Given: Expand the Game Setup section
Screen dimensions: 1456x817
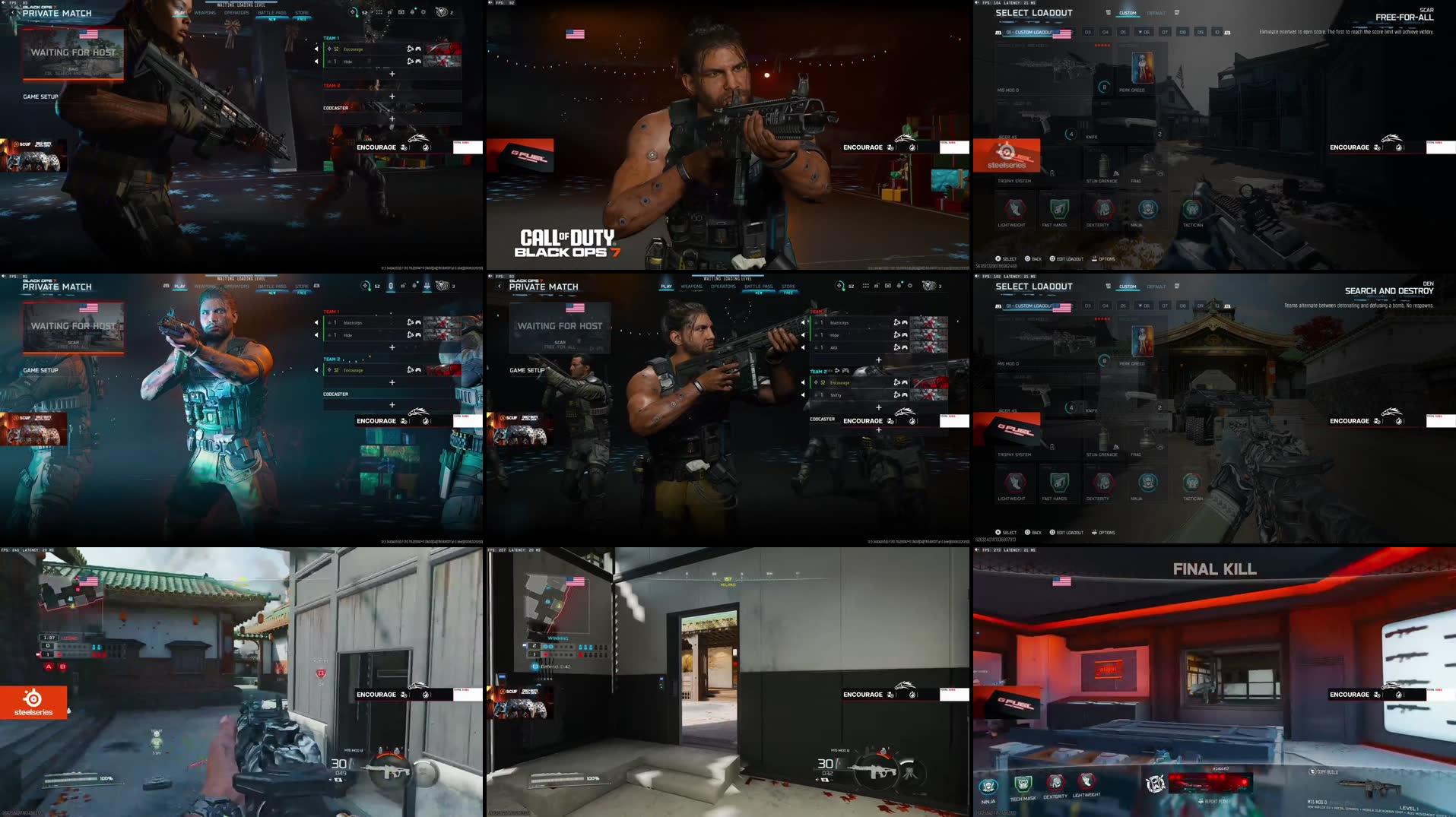Looking at the screenshot, I should tap(528, 370).
